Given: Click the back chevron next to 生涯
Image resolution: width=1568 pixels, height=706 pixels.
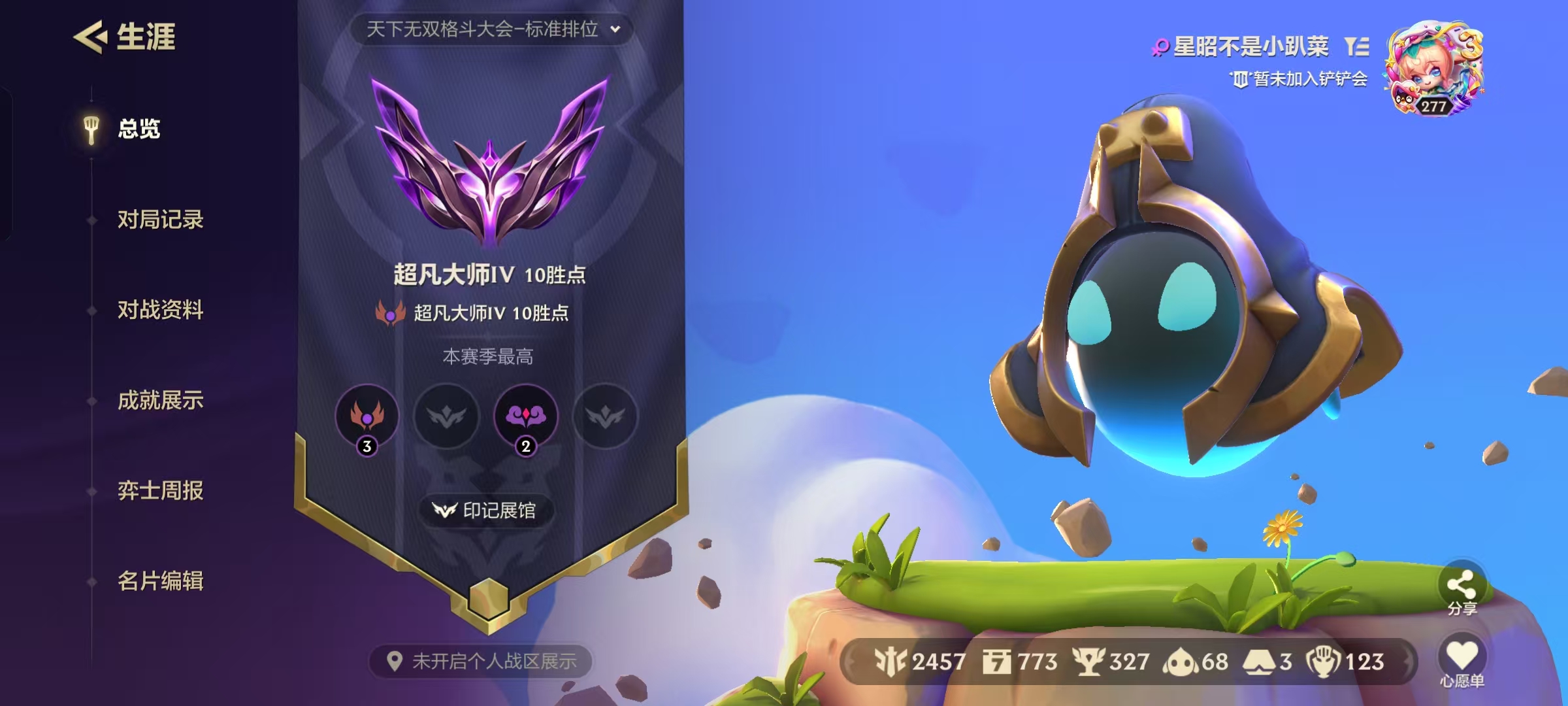Looking at the screenshot, I should point(90,36).
